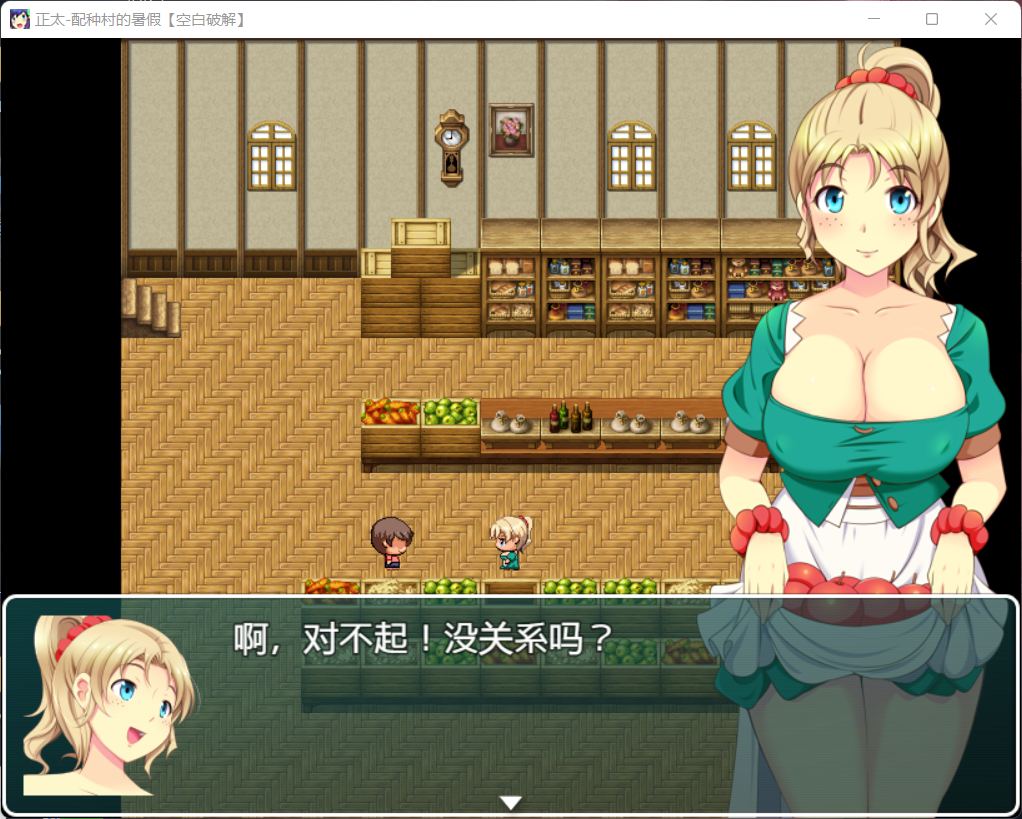Maximize the game window

[932, 19]
